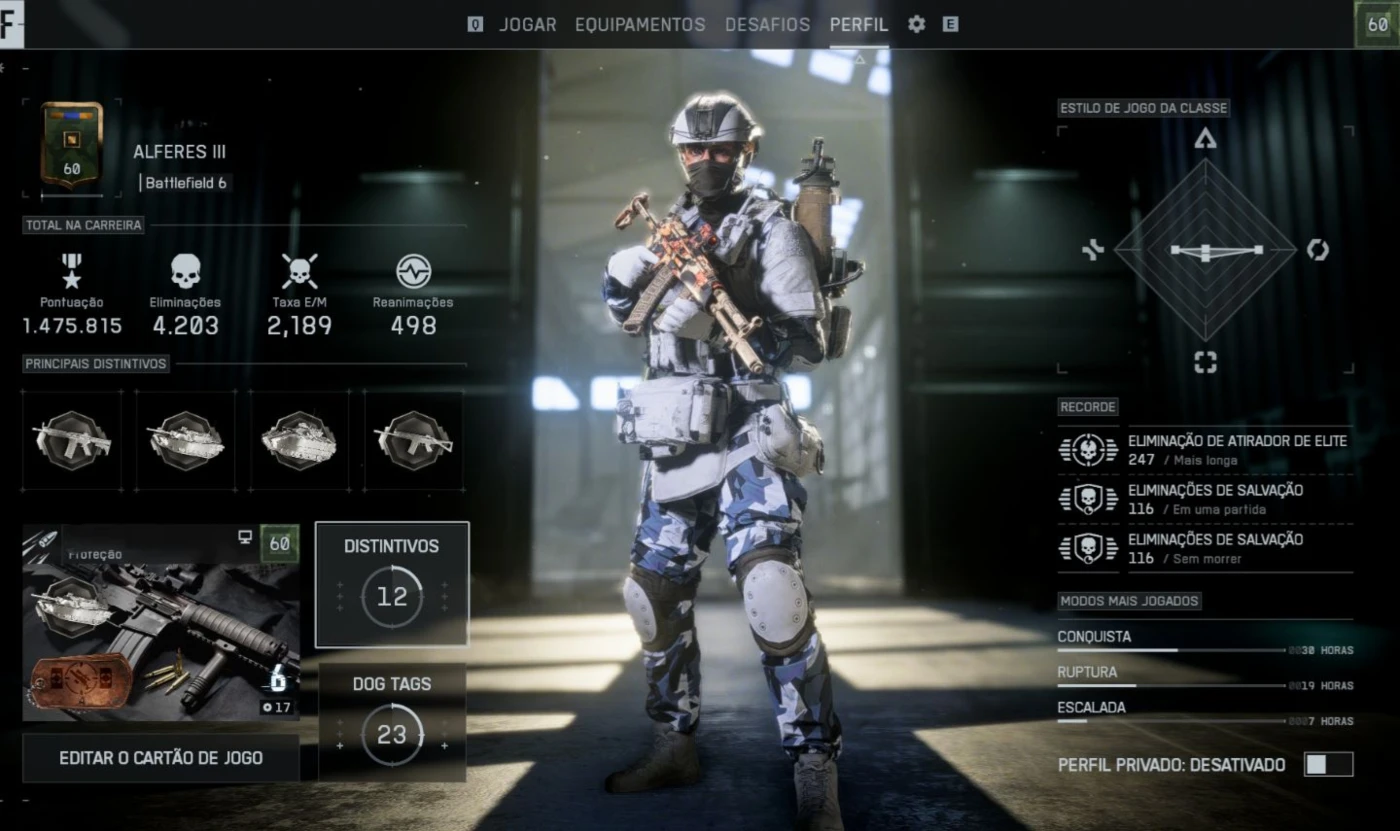Select the RUPTURA most-played mode row

(x=1204, y=676)
